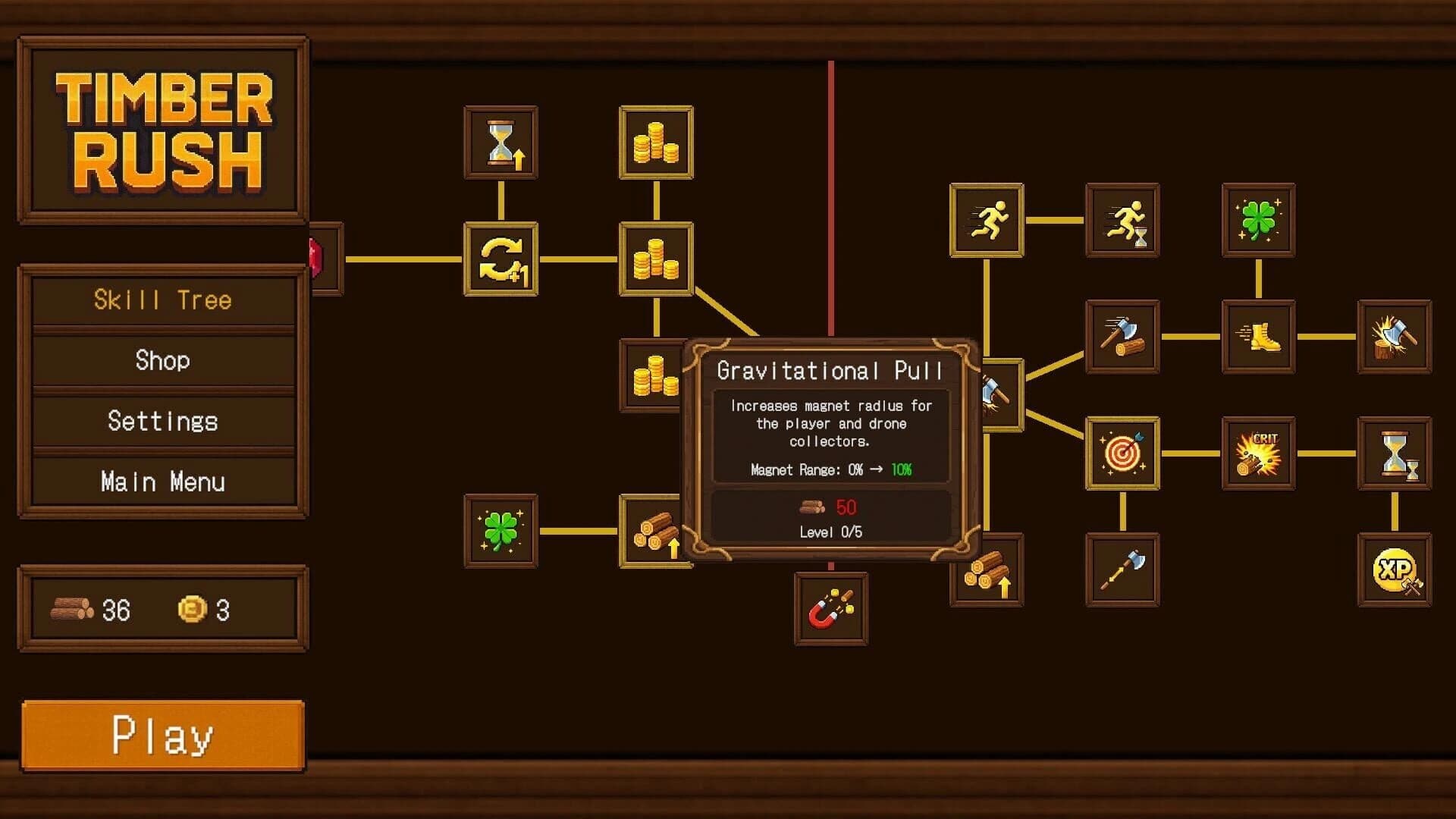This screenshot has height=819, width=1456.
Task: Click the battle axe skill node
Action: [x=1122, y=569]
